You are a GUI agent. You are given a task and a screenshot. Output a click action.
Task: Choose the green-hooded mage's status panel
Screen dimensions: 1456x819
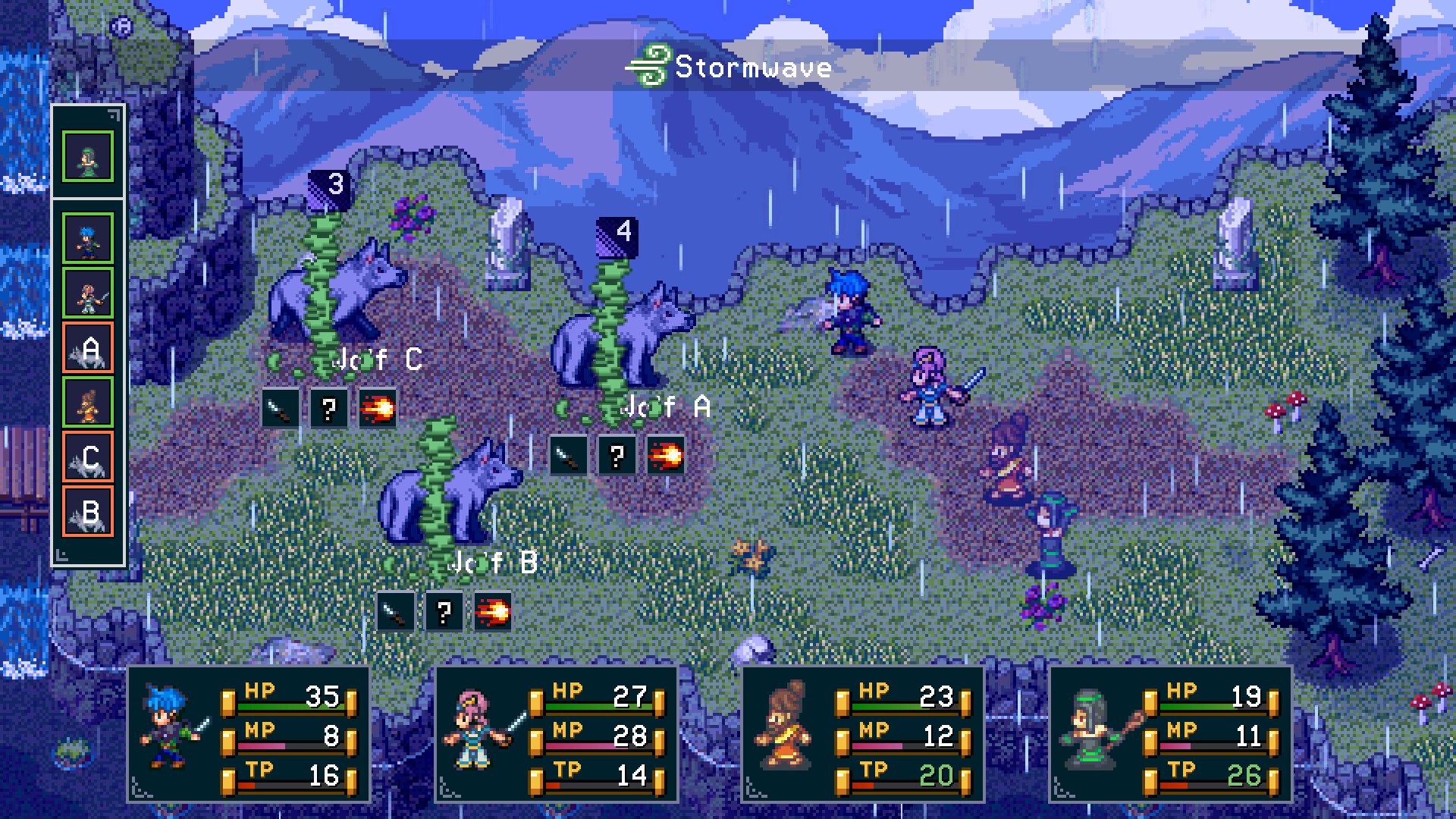(x=1170, y=734)
